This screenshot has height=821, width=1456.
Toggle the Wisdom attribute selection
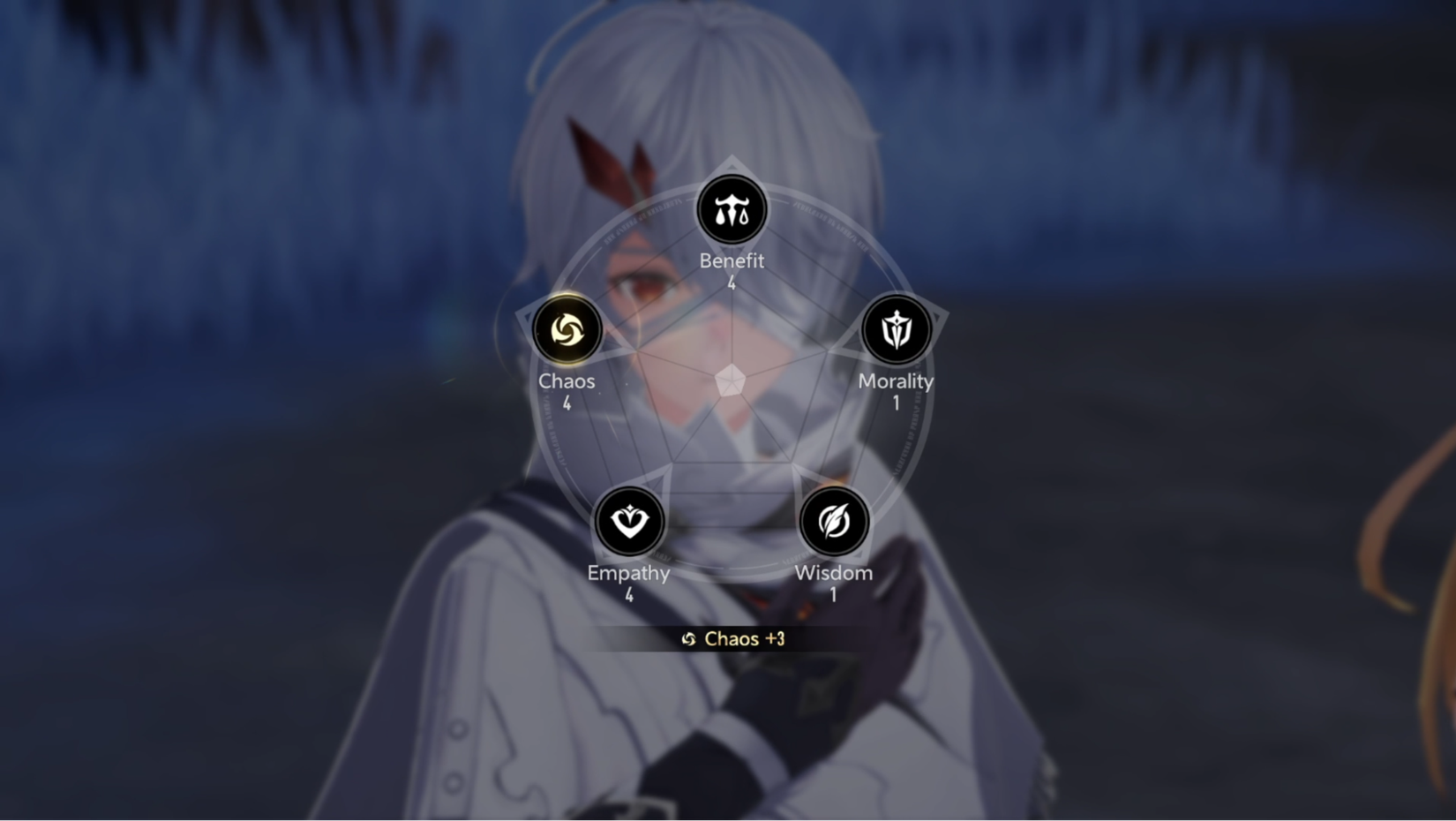coord(833,521)
